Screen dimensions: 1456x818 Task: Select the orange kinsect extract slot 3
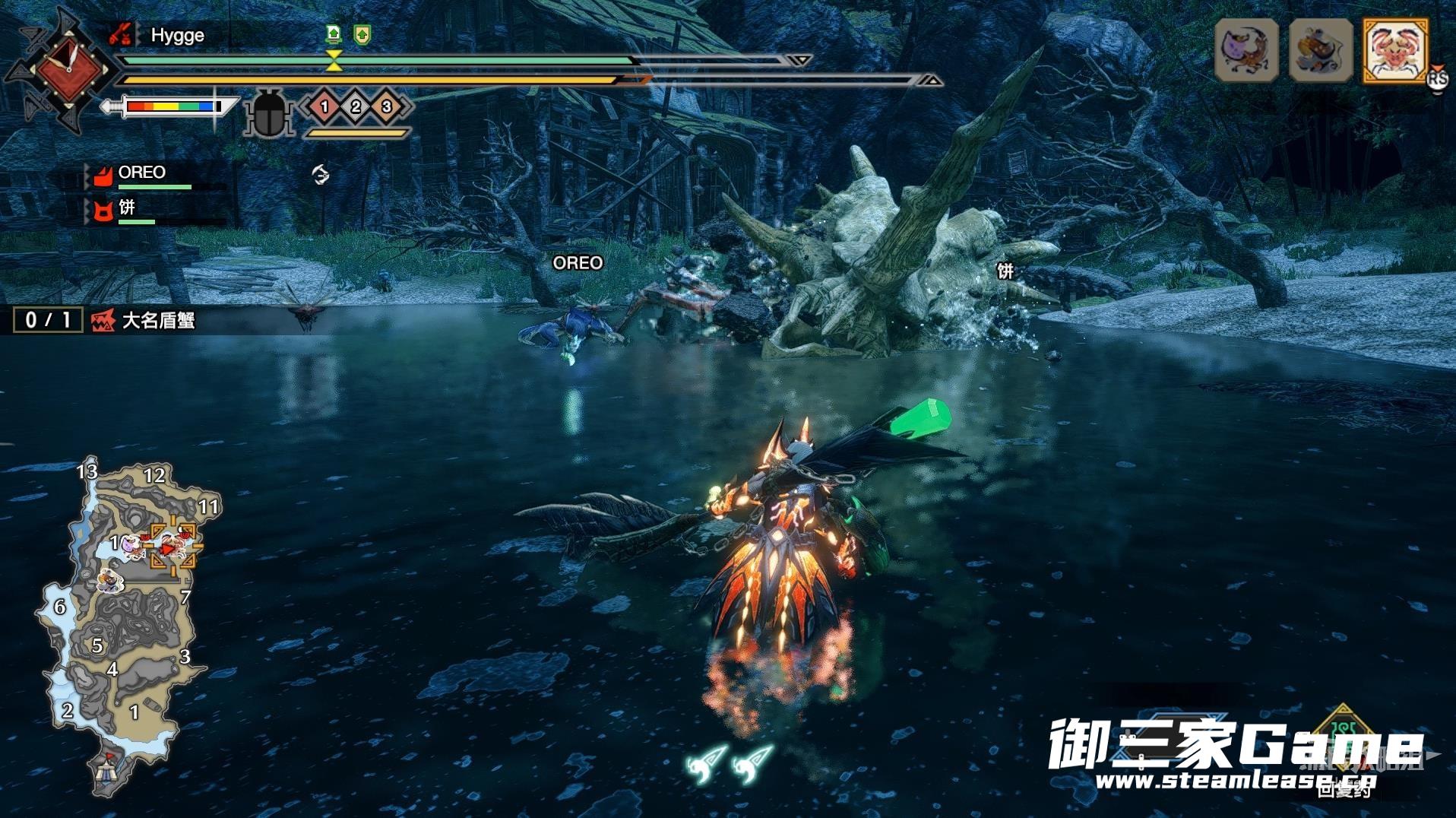pos(387,107)
